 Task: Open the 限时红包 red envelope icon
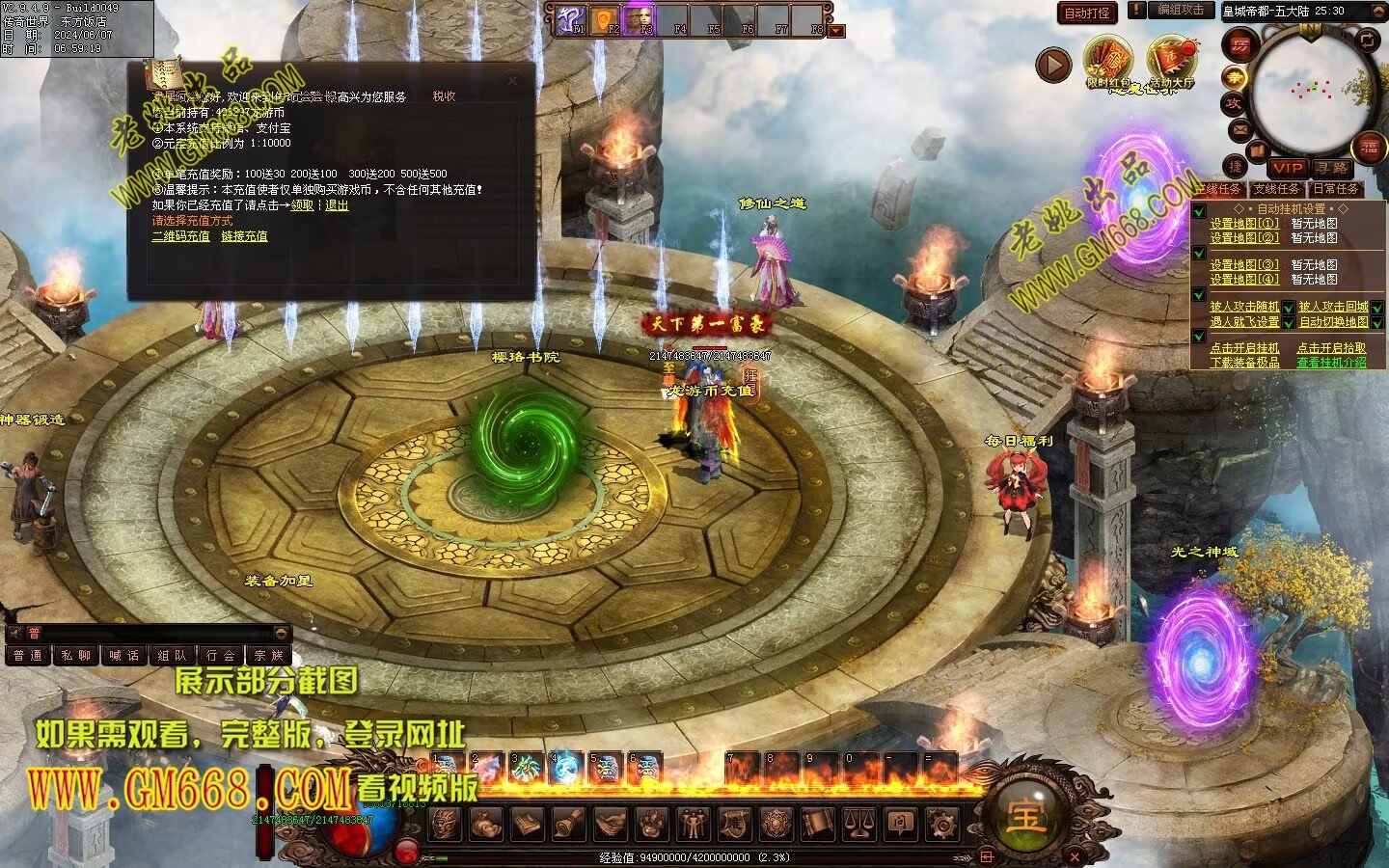click(x=1108, y=62)
